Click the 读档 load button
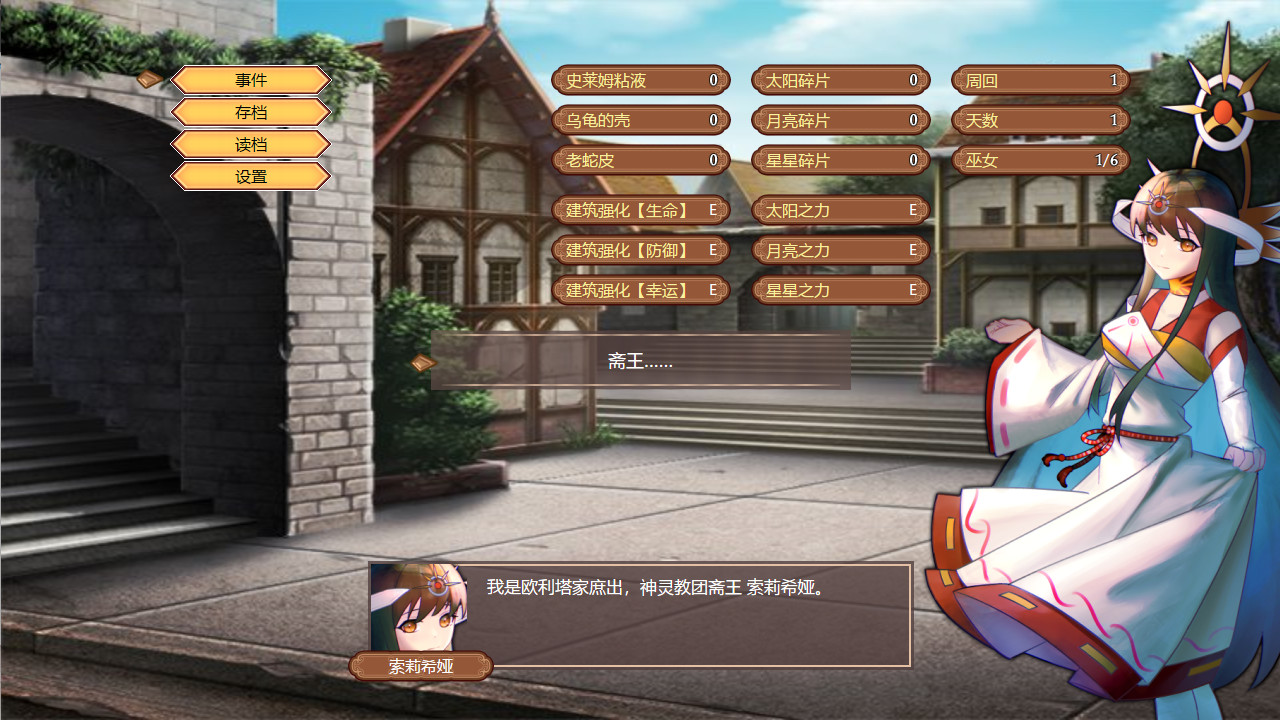The image size is (1280, 720). point(250,144)
